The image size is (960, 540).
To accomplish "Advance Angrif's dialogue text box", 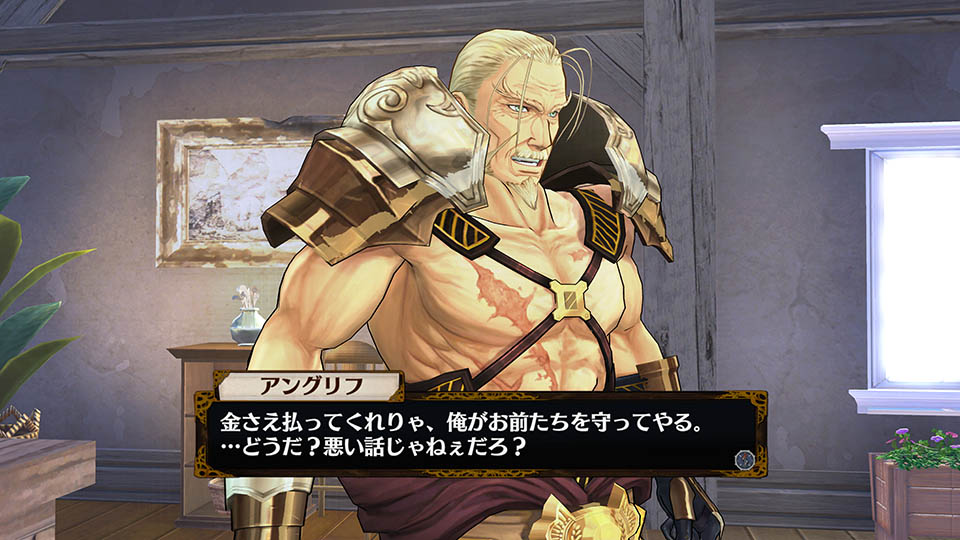I will point(470,432).
